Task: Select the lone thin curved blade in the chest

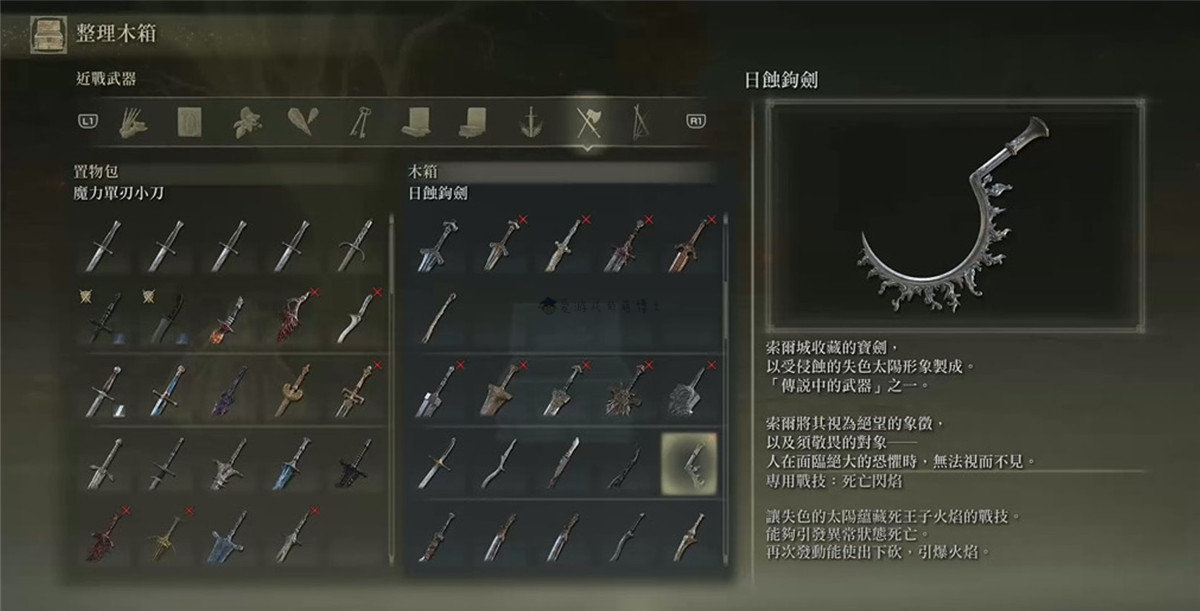Action: (437, 316)
